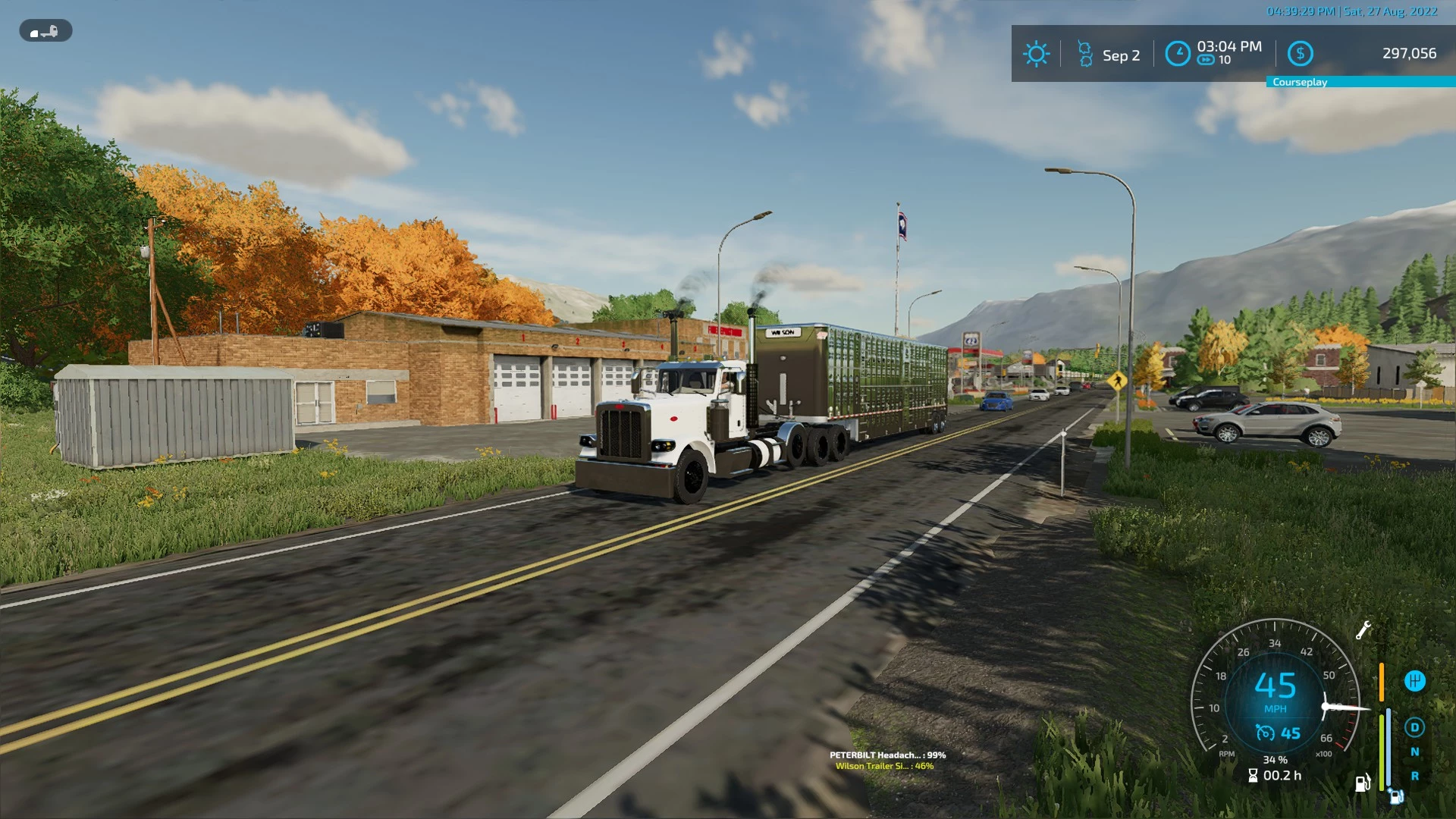Click the hourglass operating hours icon
1456x819 pixels.
pos(1253,775)
